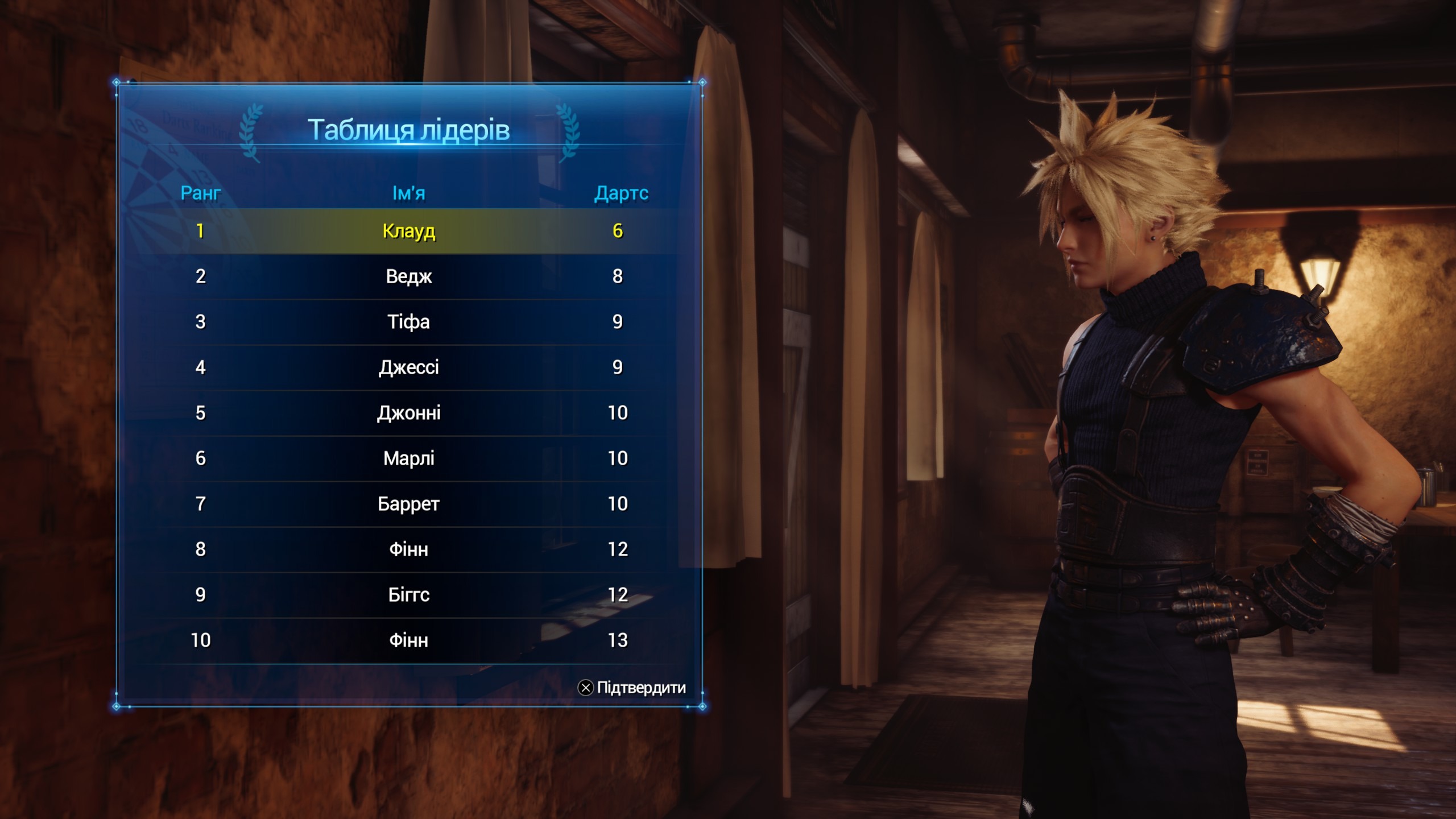Select the Тіфа ranking entry

pyautogui.click(x=408, y=322)
